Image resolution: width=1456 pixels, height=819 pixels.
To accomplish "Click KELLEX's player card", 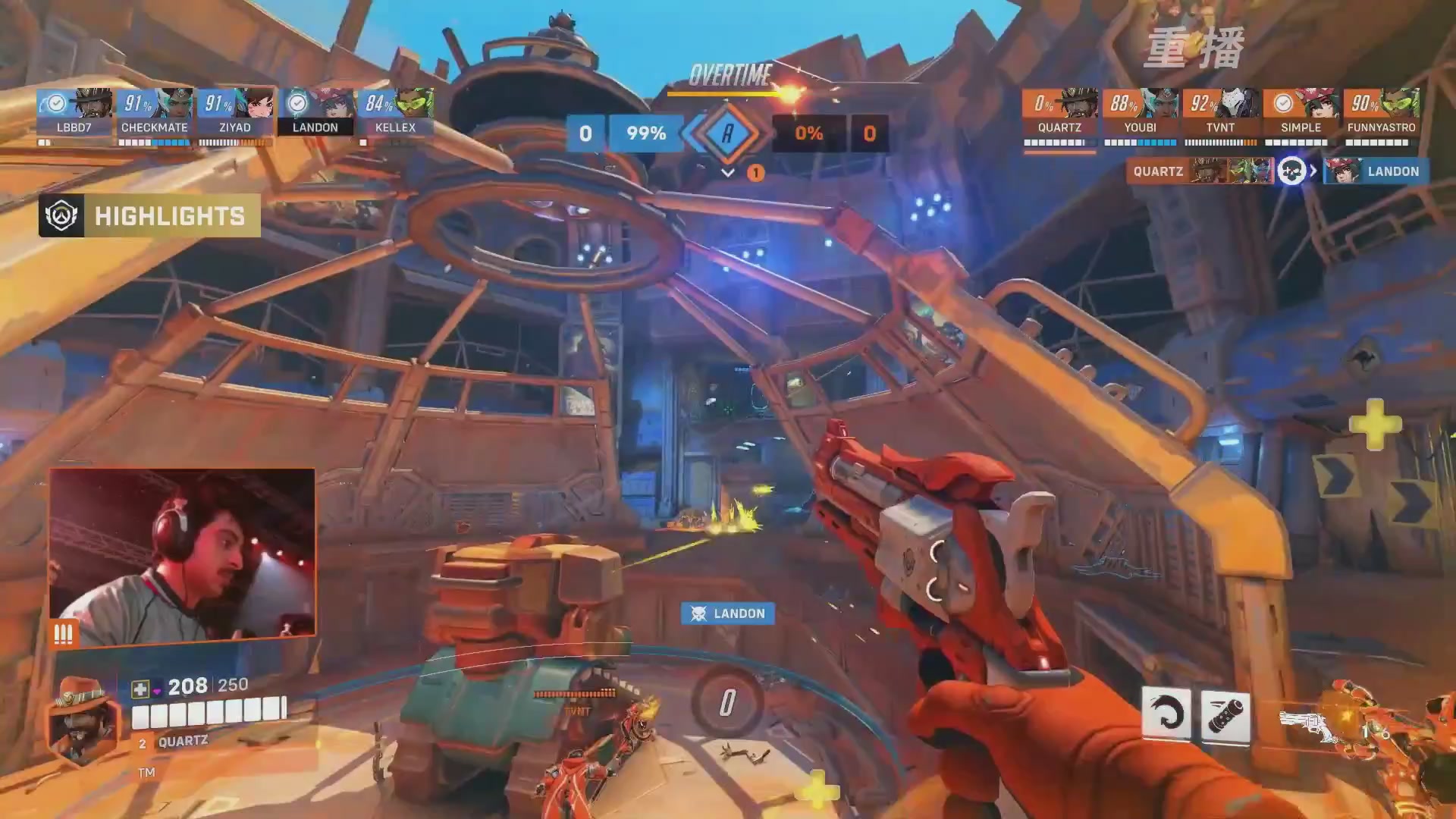I will [396, 114].
